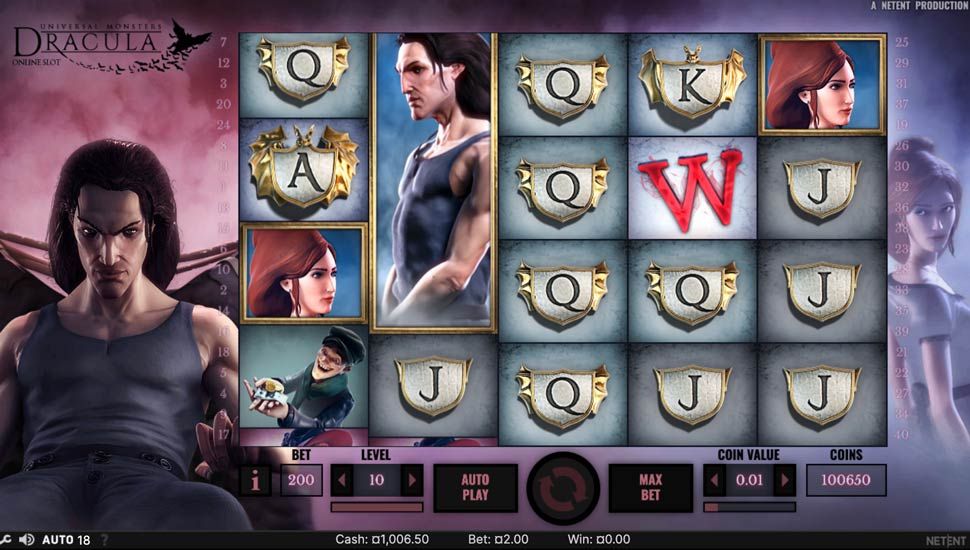Open the paytable info button
This screenshot has width=970, height=550.
click(x=256, y=480)
